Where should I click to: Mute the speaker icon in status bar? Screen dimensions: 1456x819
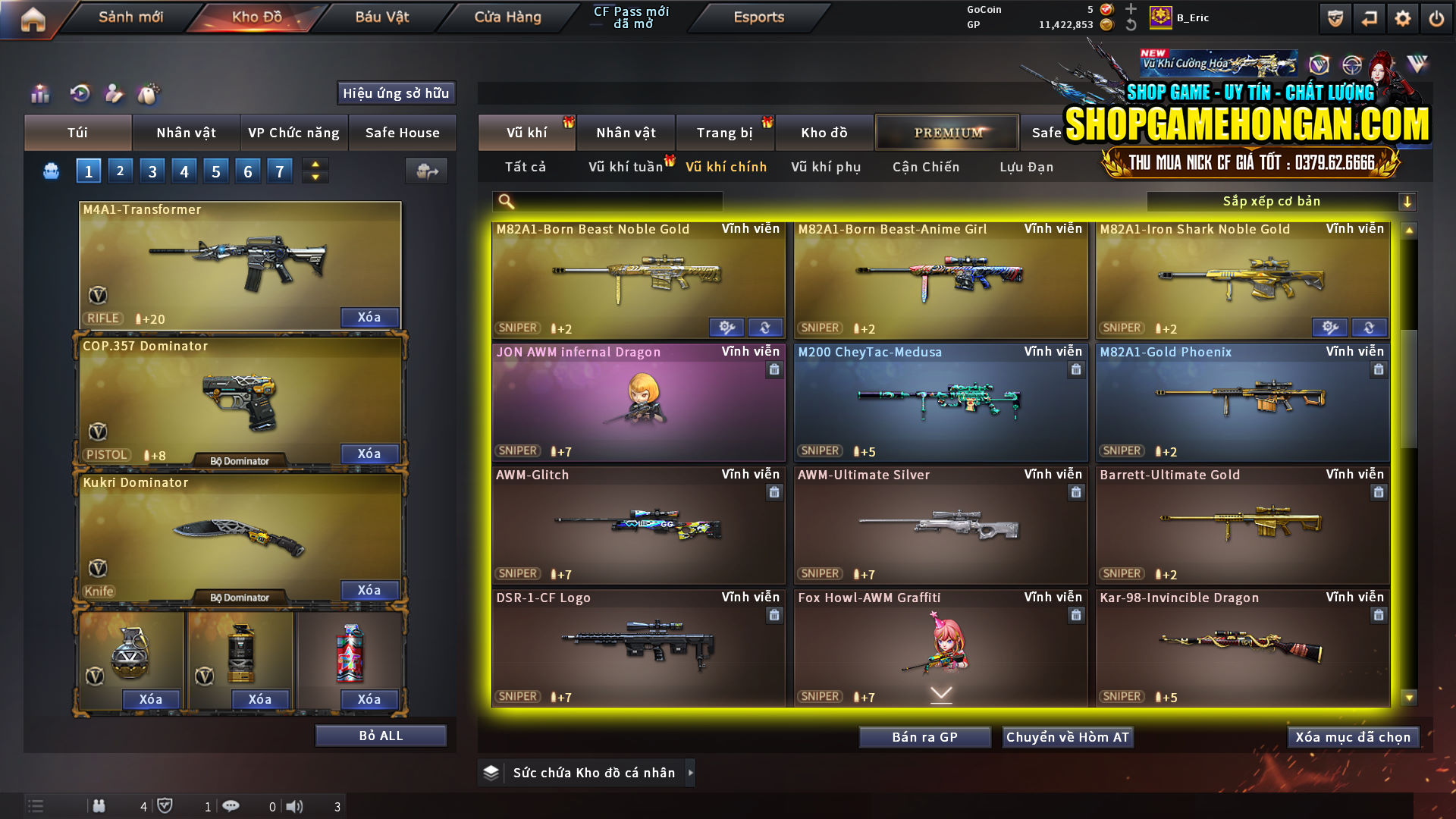295,806
